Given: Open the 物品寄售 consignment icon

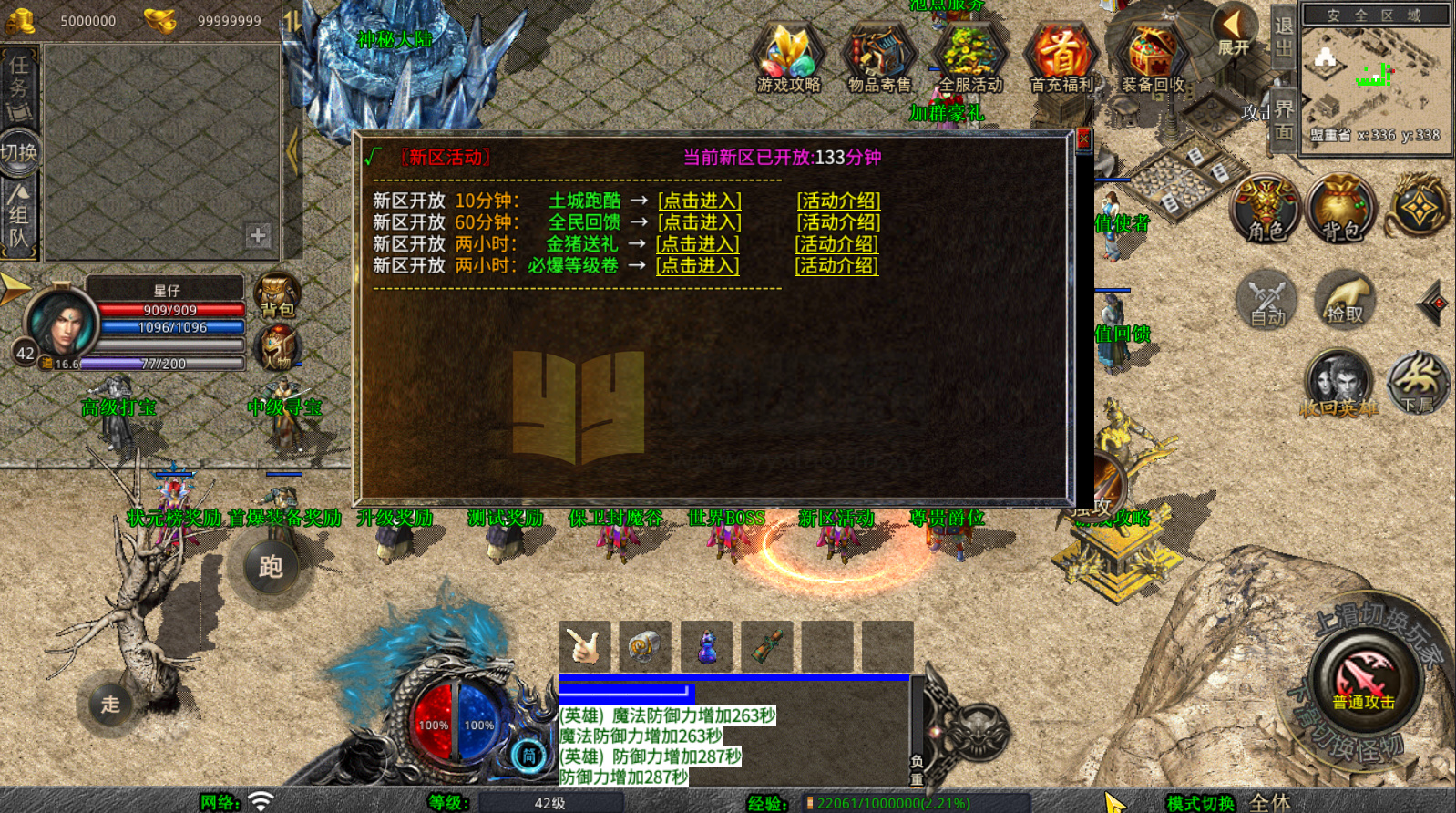Looking at the screenshot, I should click(879, 58).
